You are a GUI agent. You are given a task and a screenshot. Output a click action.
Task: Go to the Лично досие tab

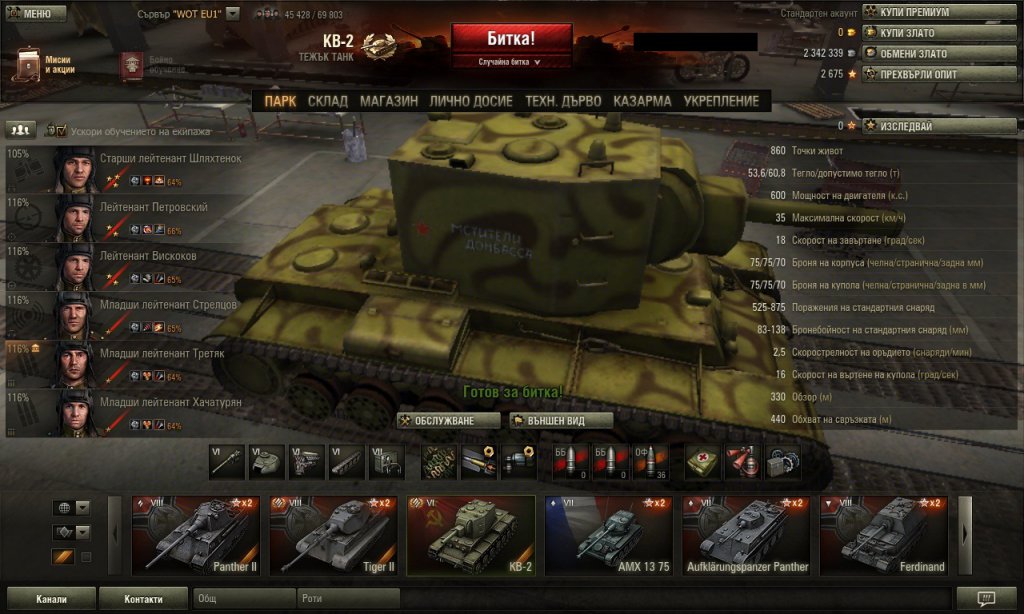470,101
